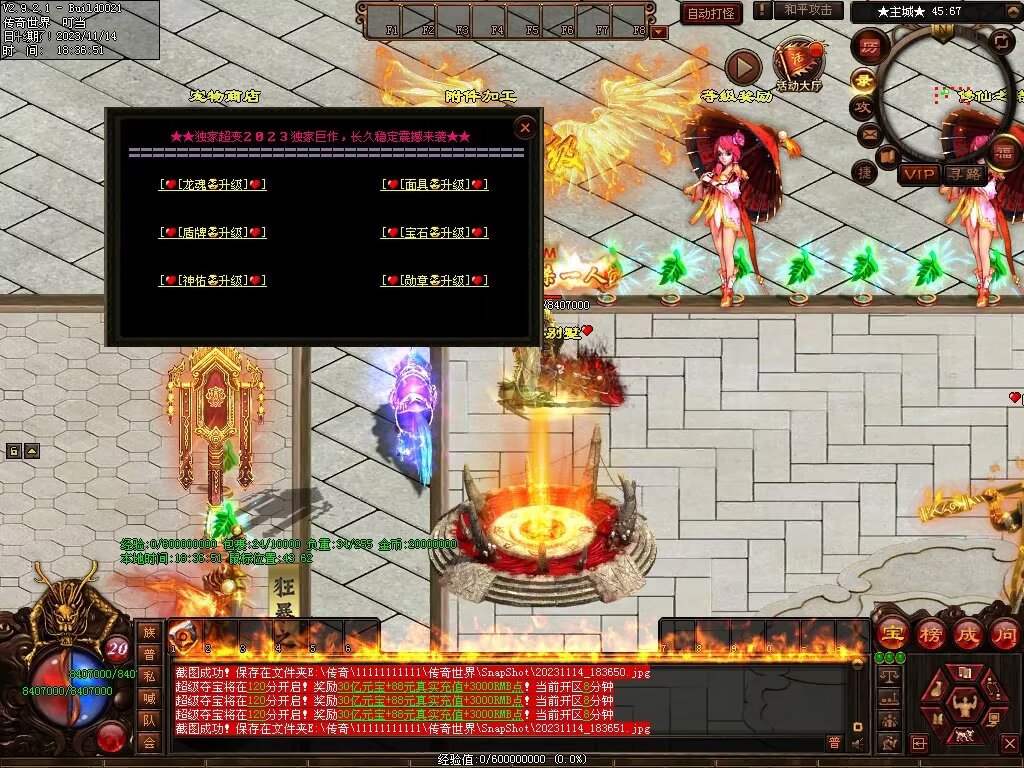Select the 面具 upgrade link
1024x768 pixels.
tap(435, 184)
